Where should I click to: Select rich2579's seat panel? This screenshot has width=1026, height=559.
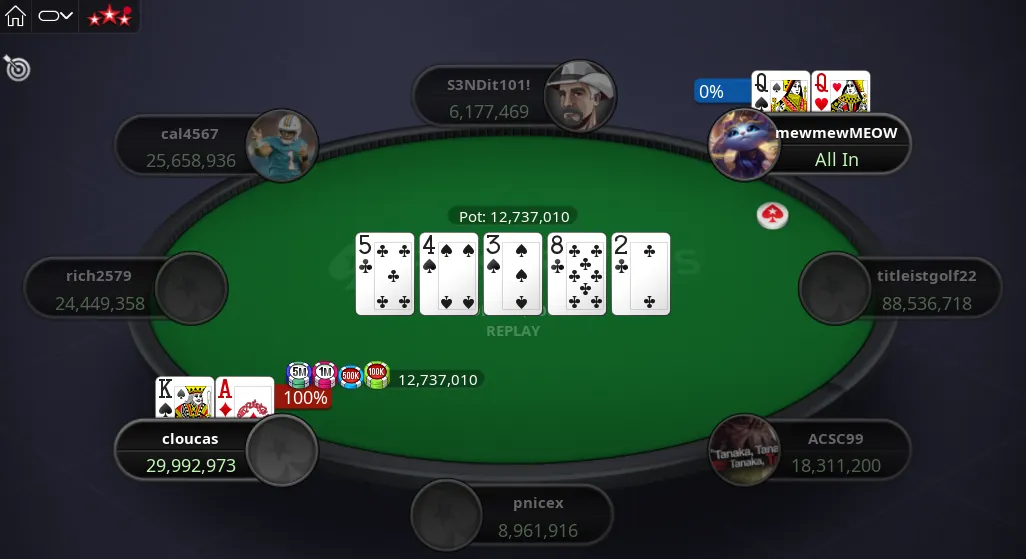click(100, 290)
